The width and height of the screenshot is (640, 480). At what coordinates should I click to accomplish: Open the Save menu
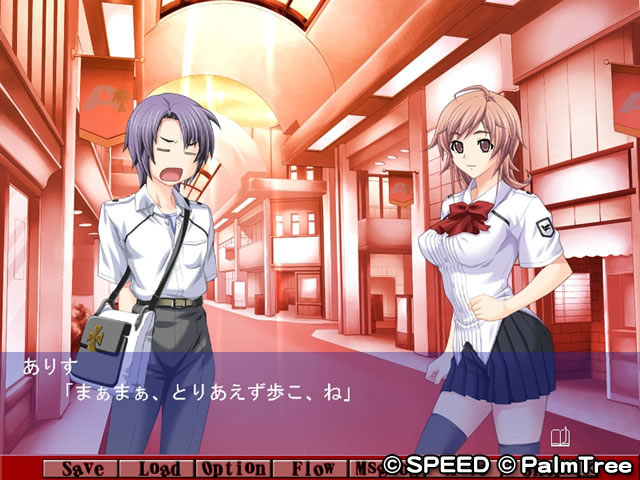tap(82, 468)
